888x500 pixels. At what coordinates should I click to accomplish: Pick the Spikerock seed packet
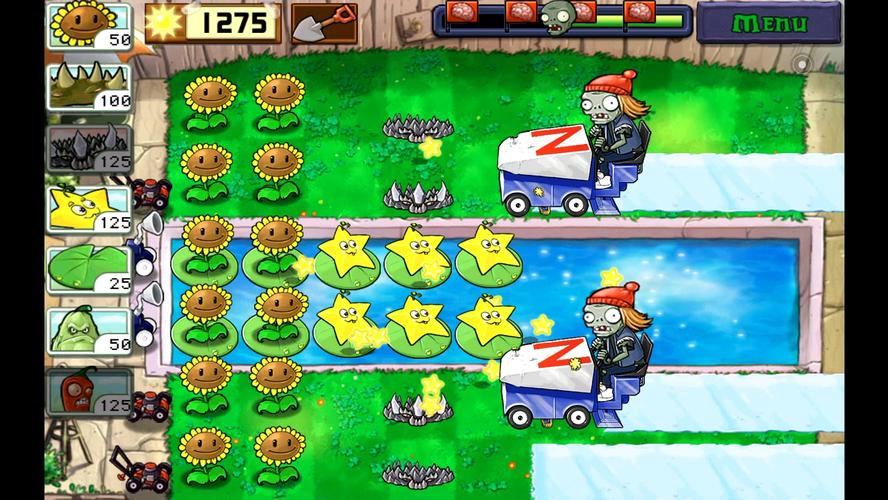pos(89,147)
